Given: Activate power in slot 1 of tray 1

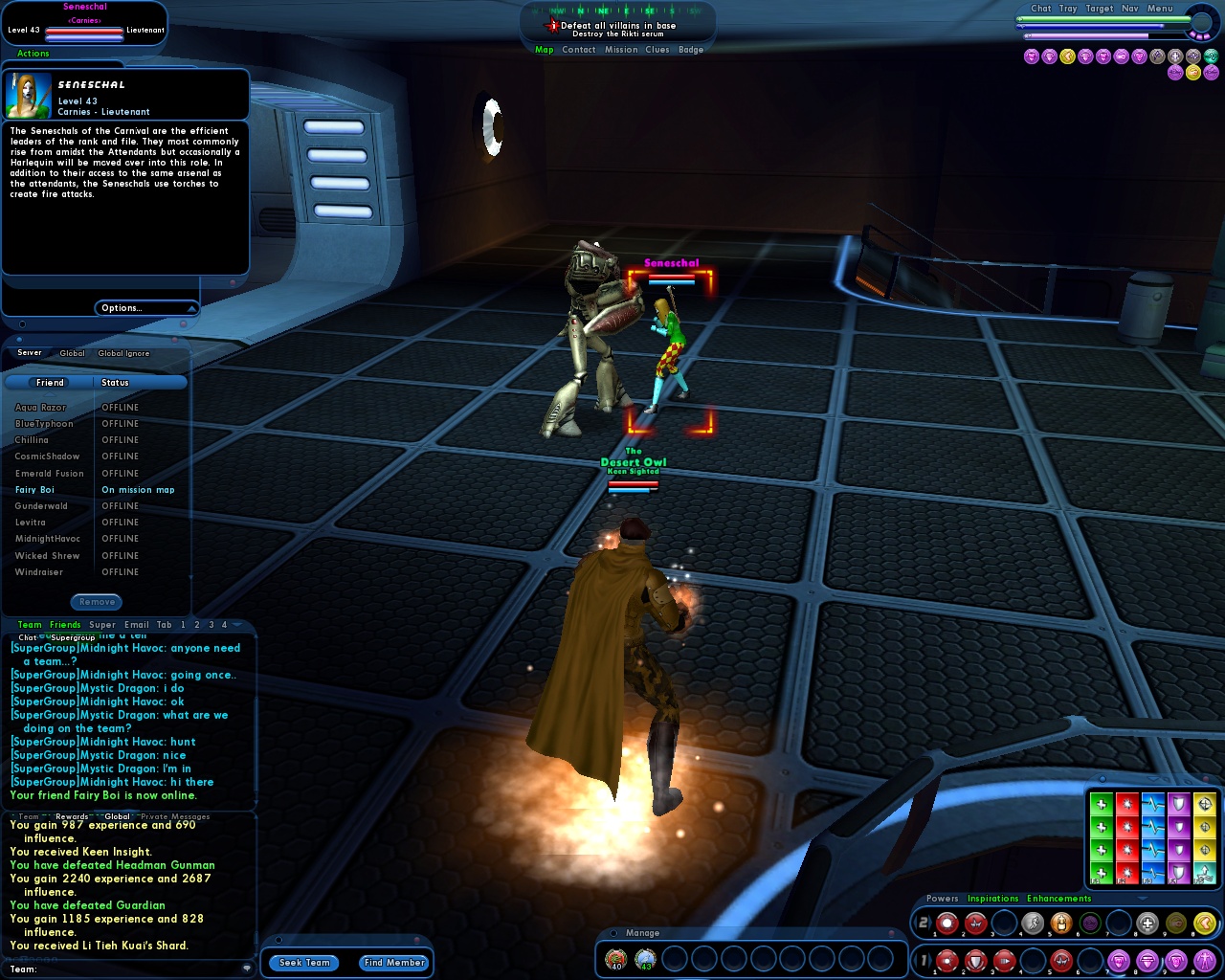Looking at the screenshot, I should 947,960.
